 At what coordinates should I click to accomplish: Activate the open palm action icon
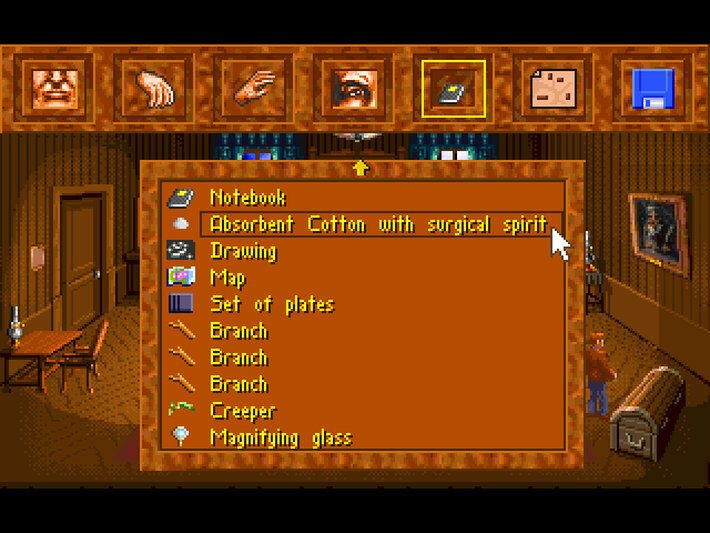(x=253, y=88)
